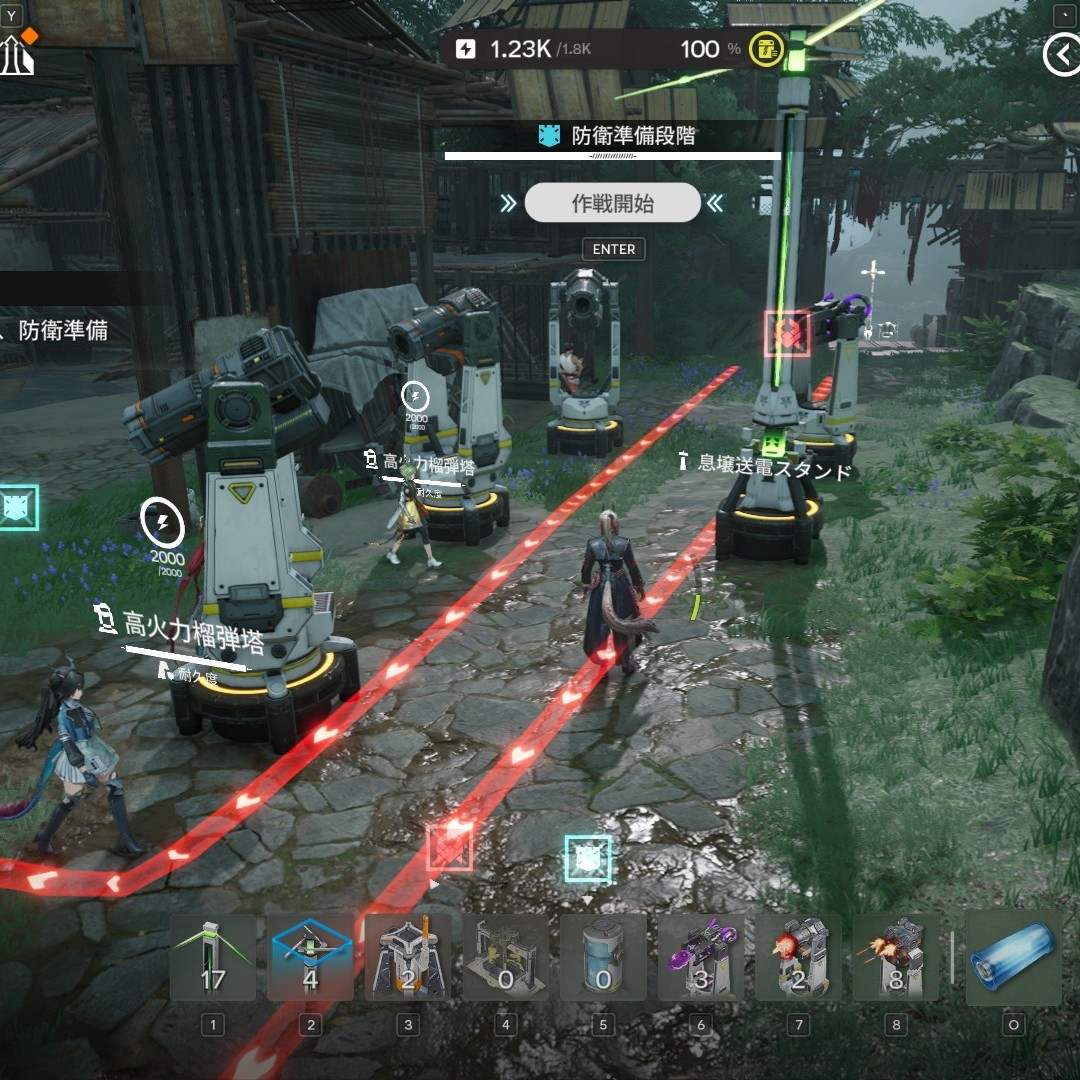Click the yellow circular battery icon

[767, 49]
